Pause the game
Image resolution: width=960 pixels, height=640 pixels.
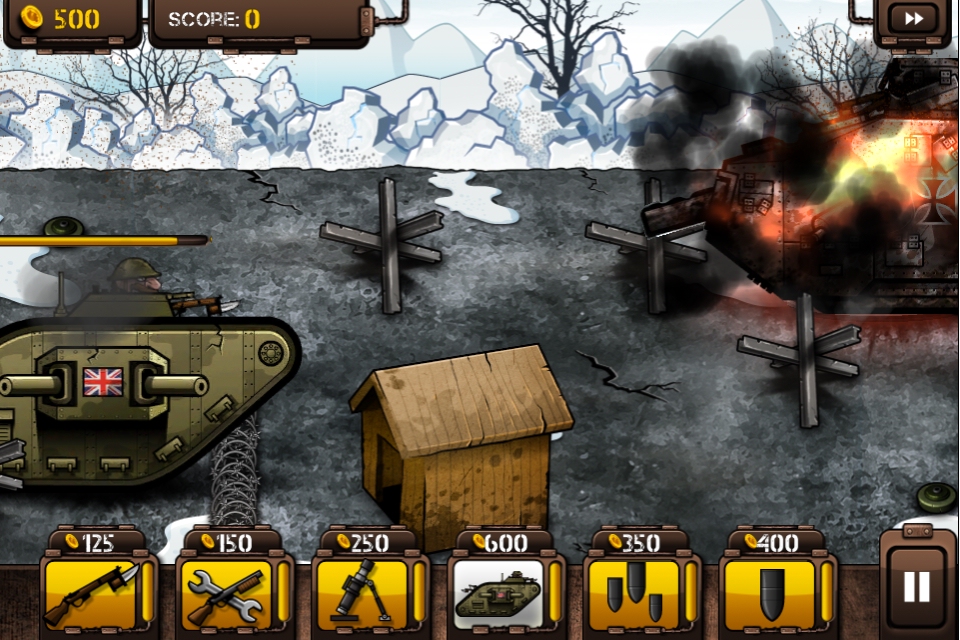pos(917,586)
